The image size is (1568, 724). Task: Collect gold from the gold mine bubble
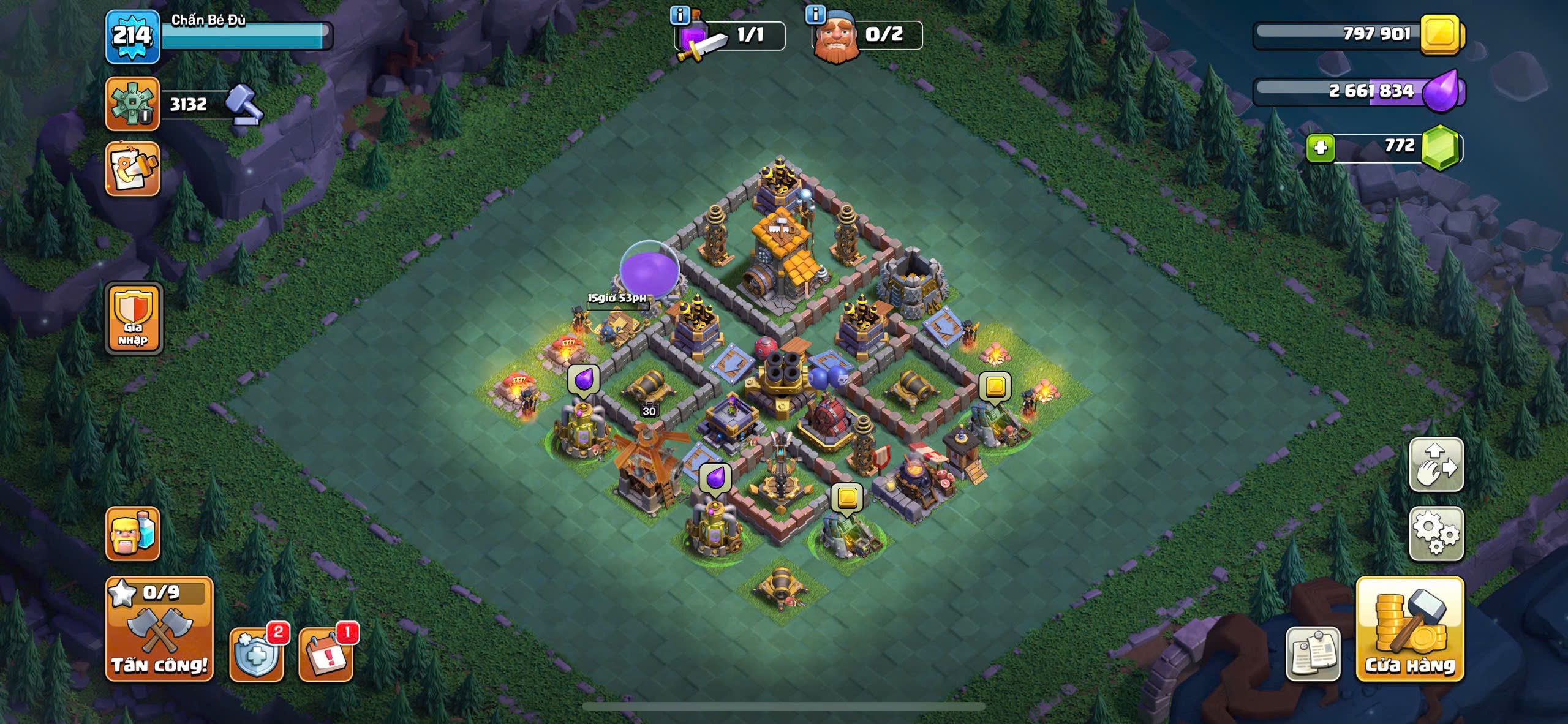click(994, 386)
